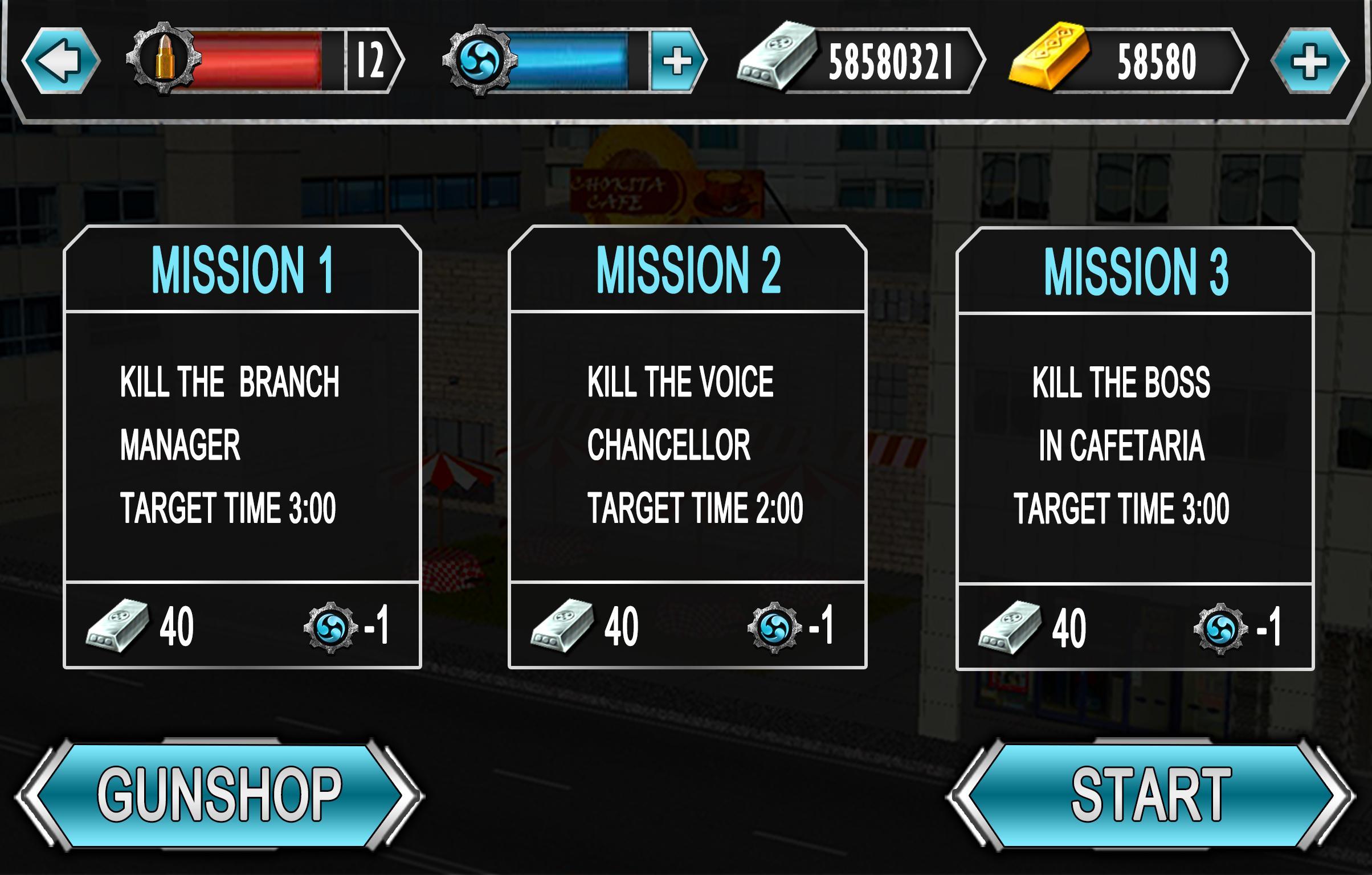This screenshot has width=1372, height=875.
Task: Select the Mission 2 card
Action: coord(688,450)
